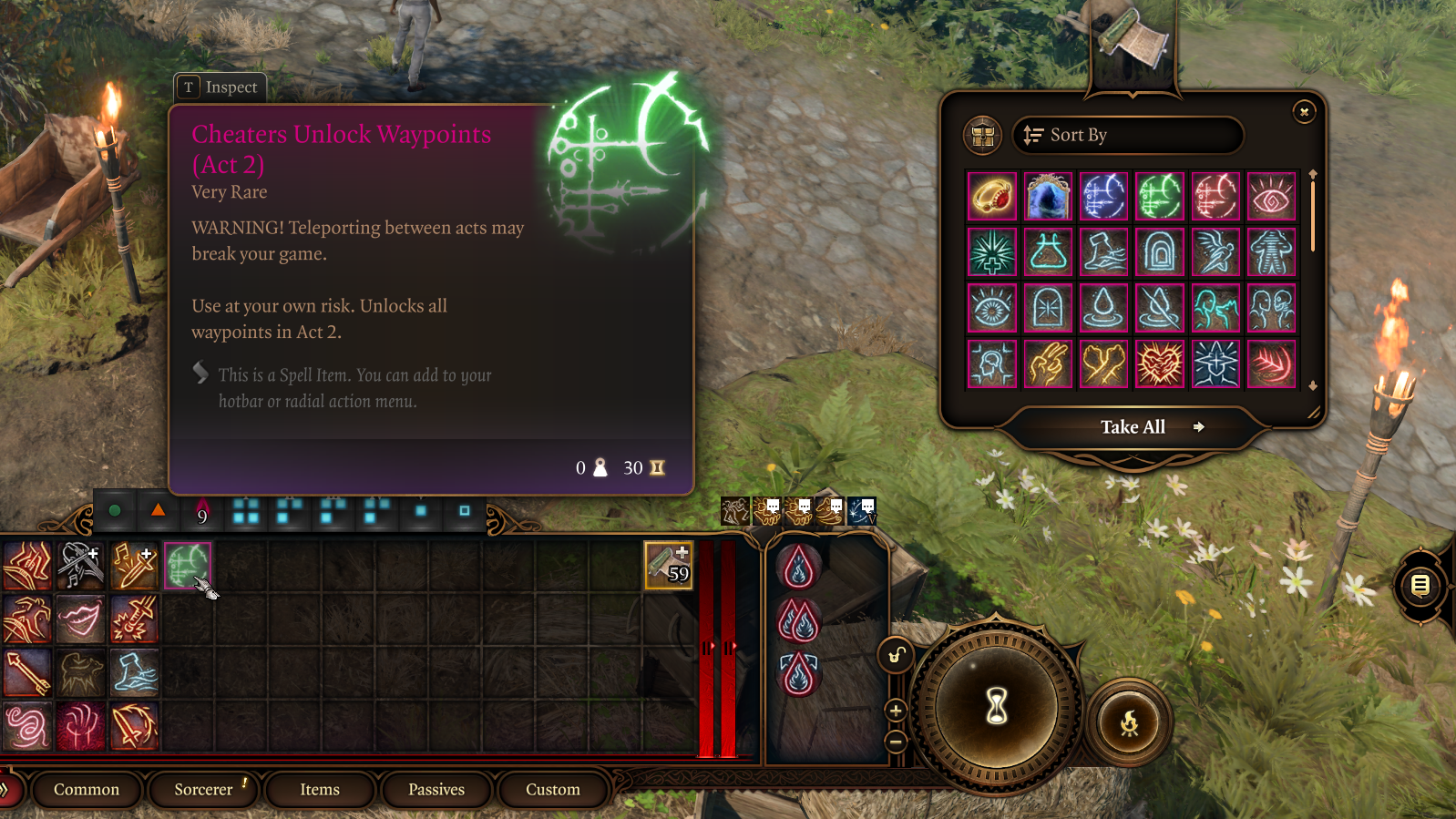Select the red glowing heart item
This screenshot has height=819, width=1456.
click(1160, 364)
